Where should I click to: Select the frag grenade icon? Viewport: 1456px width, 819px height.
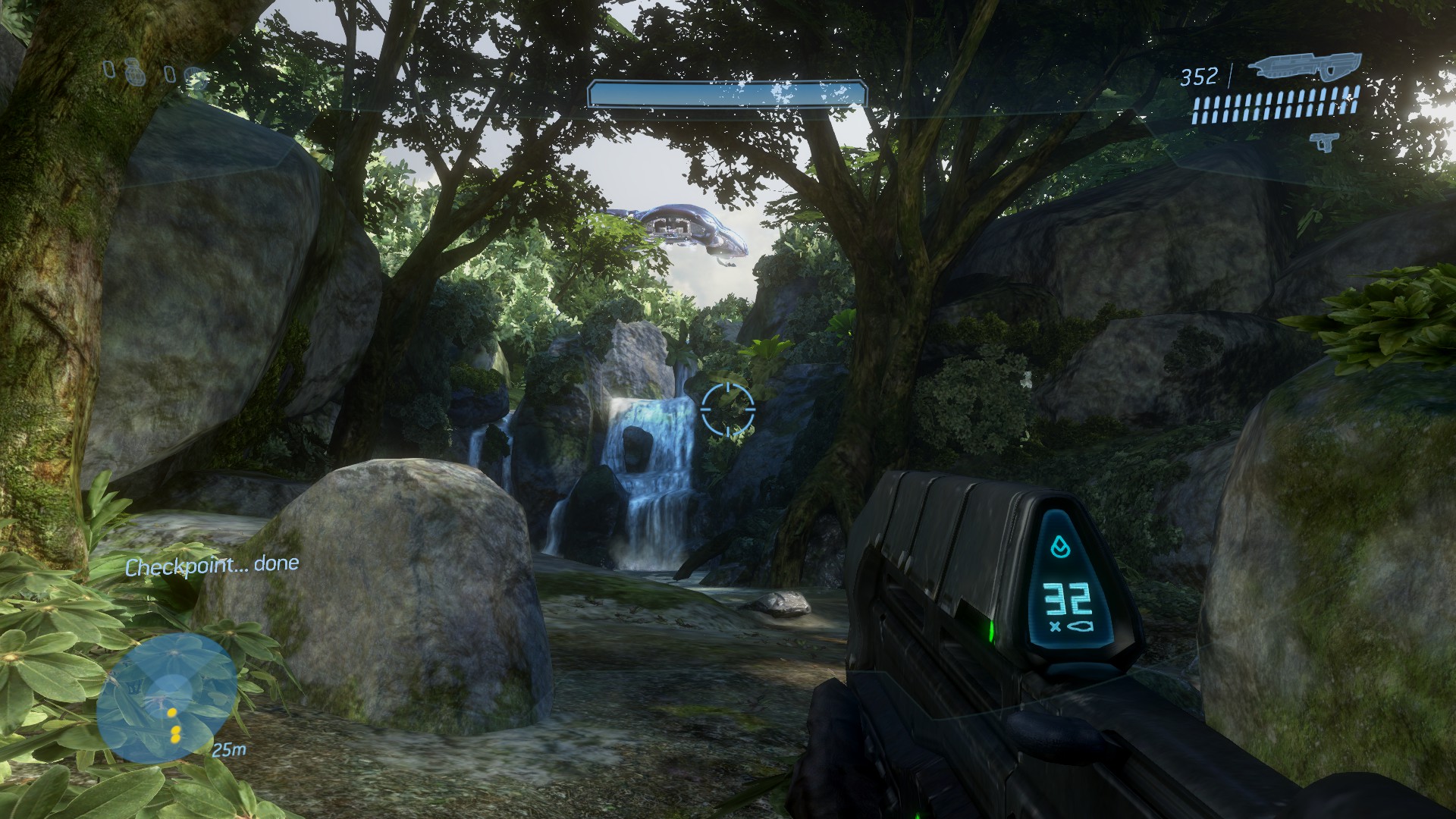click(x=133, y=70)
